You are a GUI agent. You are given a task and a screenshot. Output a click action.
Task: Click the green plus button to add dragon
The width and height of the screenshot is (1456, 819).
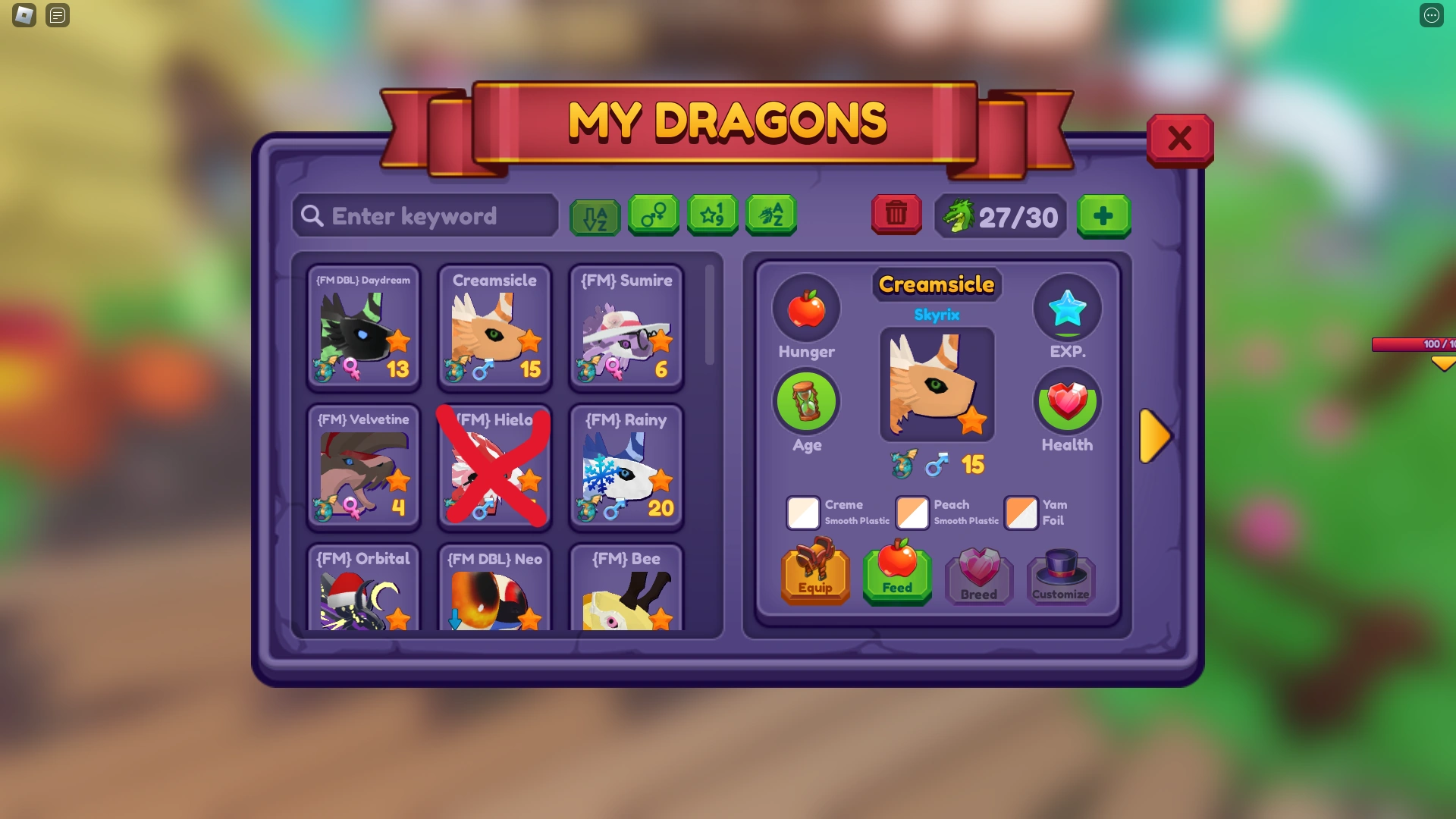pyautogui.click(x=1103, y=217)
